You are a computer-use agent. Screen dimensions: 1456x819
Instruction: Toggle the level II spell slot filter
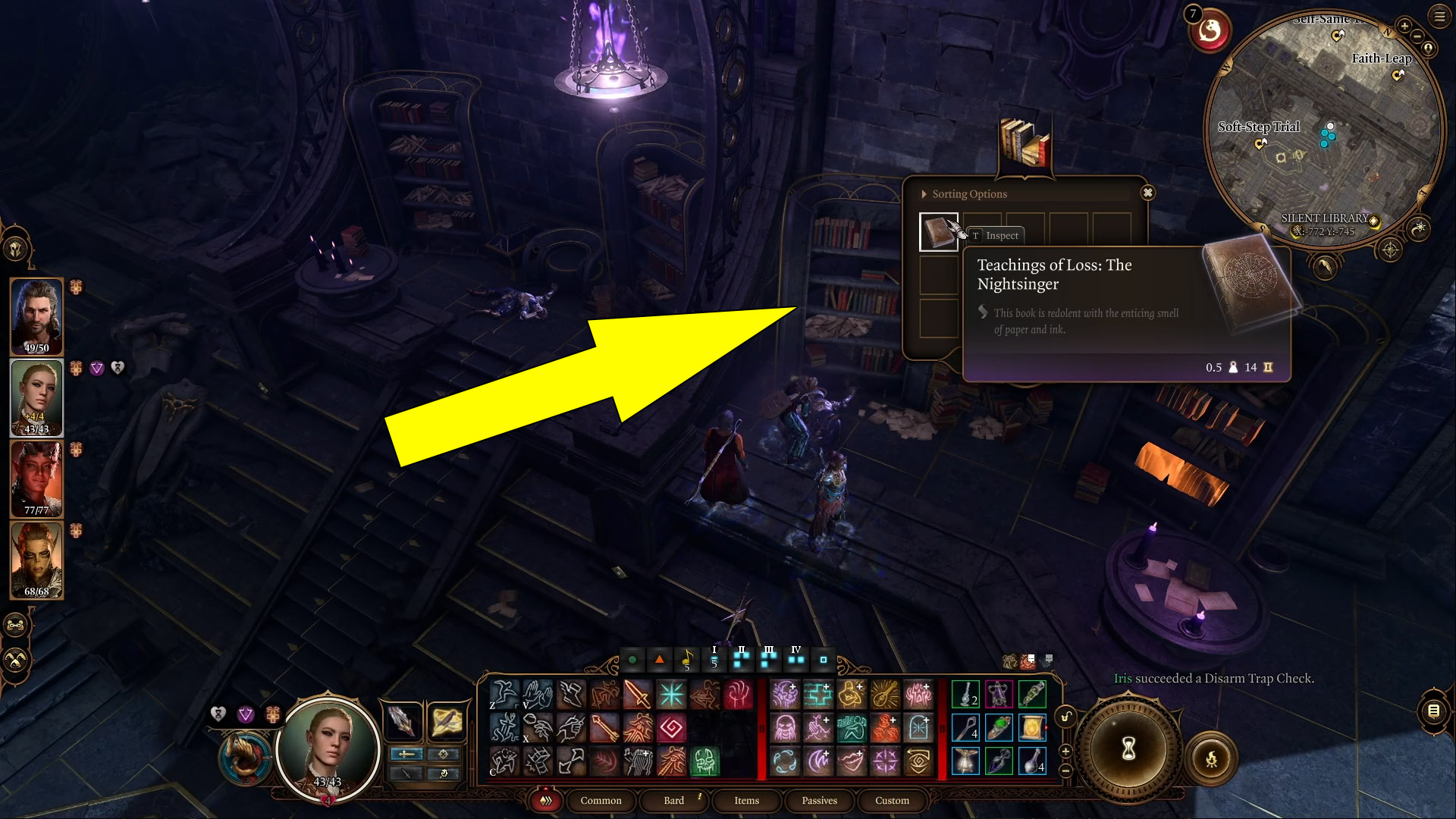pos(740,660)
